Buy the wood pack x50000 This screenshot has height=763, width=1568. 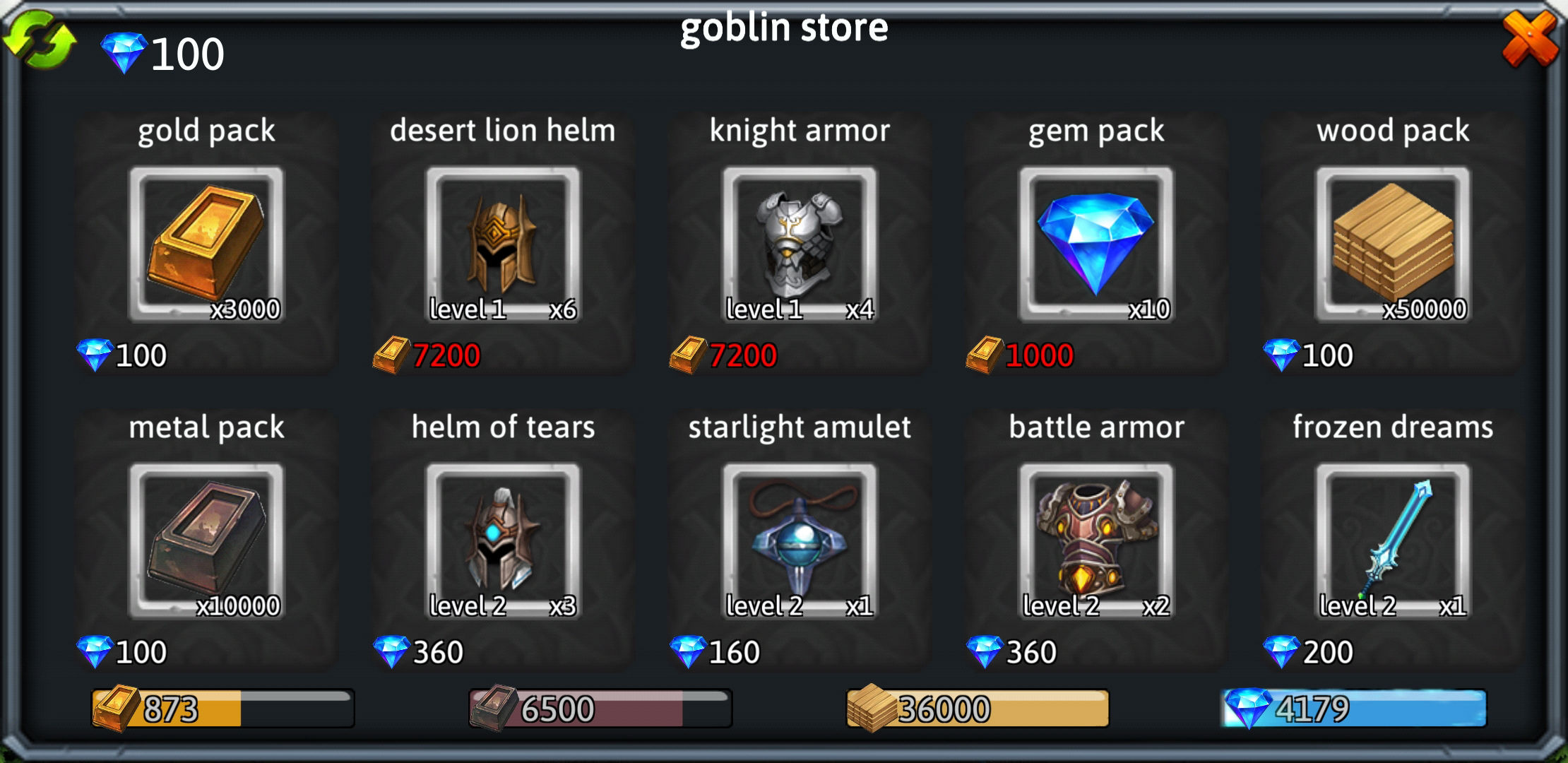[x=1393, y=245]
